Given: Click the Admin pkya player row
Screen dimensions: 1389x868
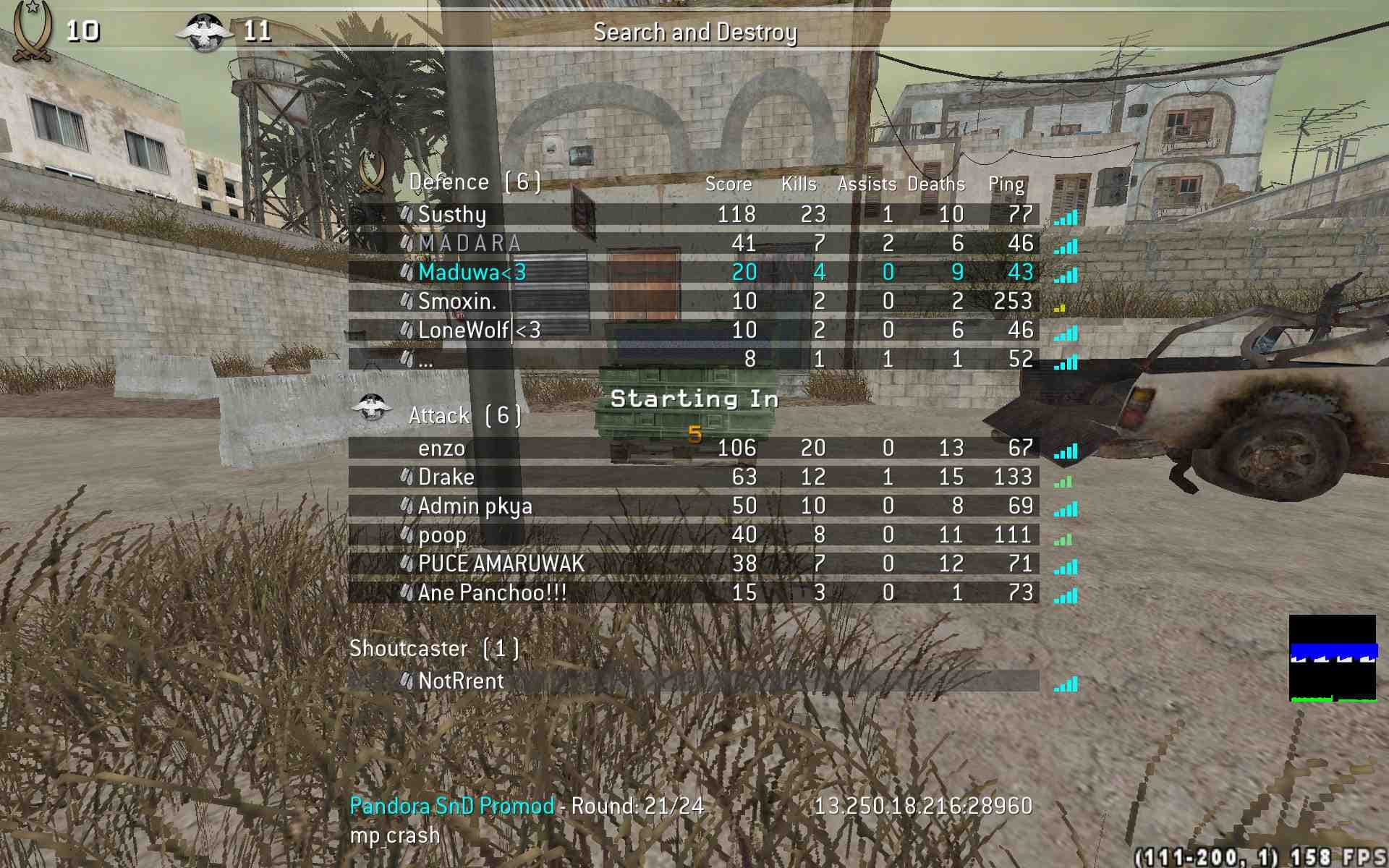Looking at the screenshot, I should pyautogui.click(x=475, y=506).
